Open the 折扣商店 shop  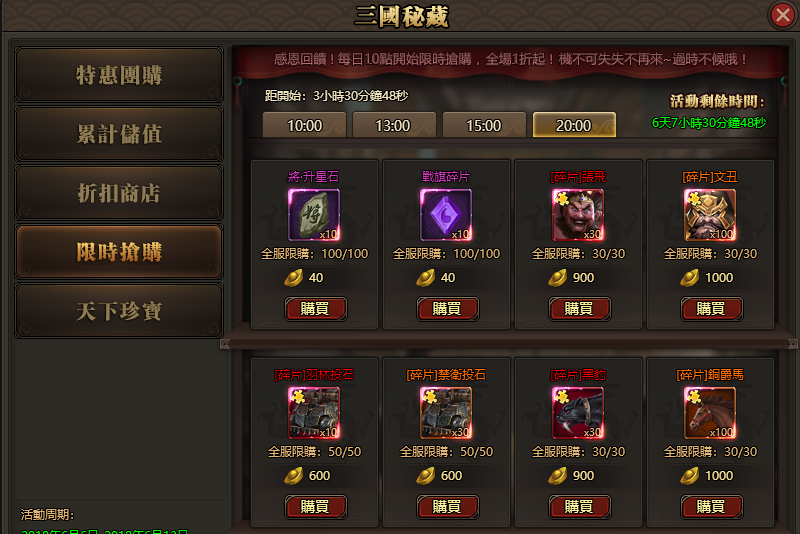(119, 193)
